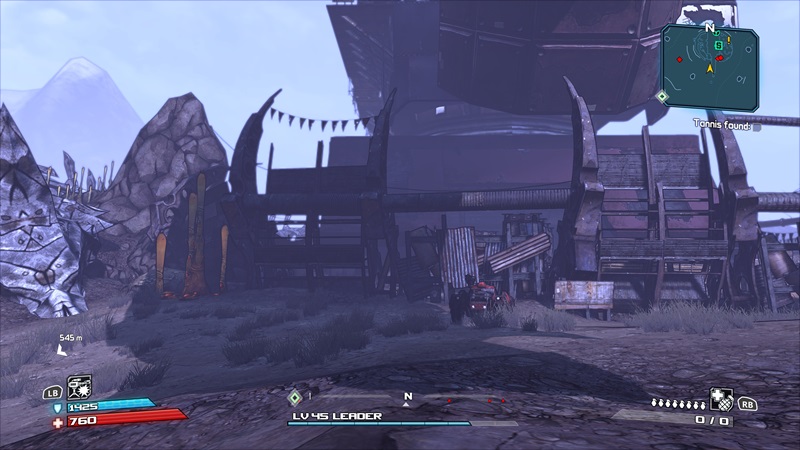Select the green S marker on the minimap
This screenshot has width=800, height=450.
click(x=718, y=45)
